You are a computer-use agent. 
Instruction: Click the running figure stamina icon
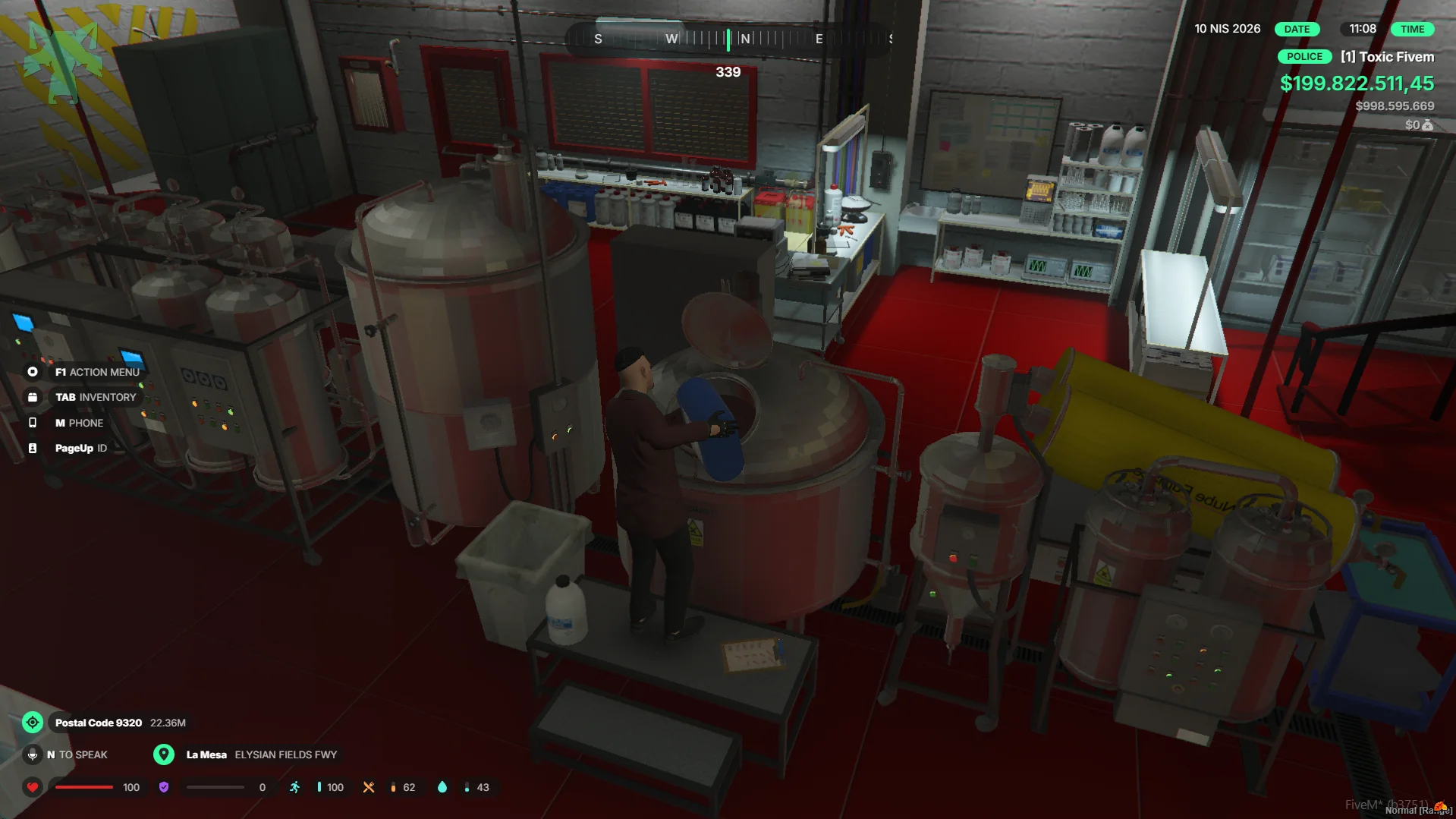295,787
